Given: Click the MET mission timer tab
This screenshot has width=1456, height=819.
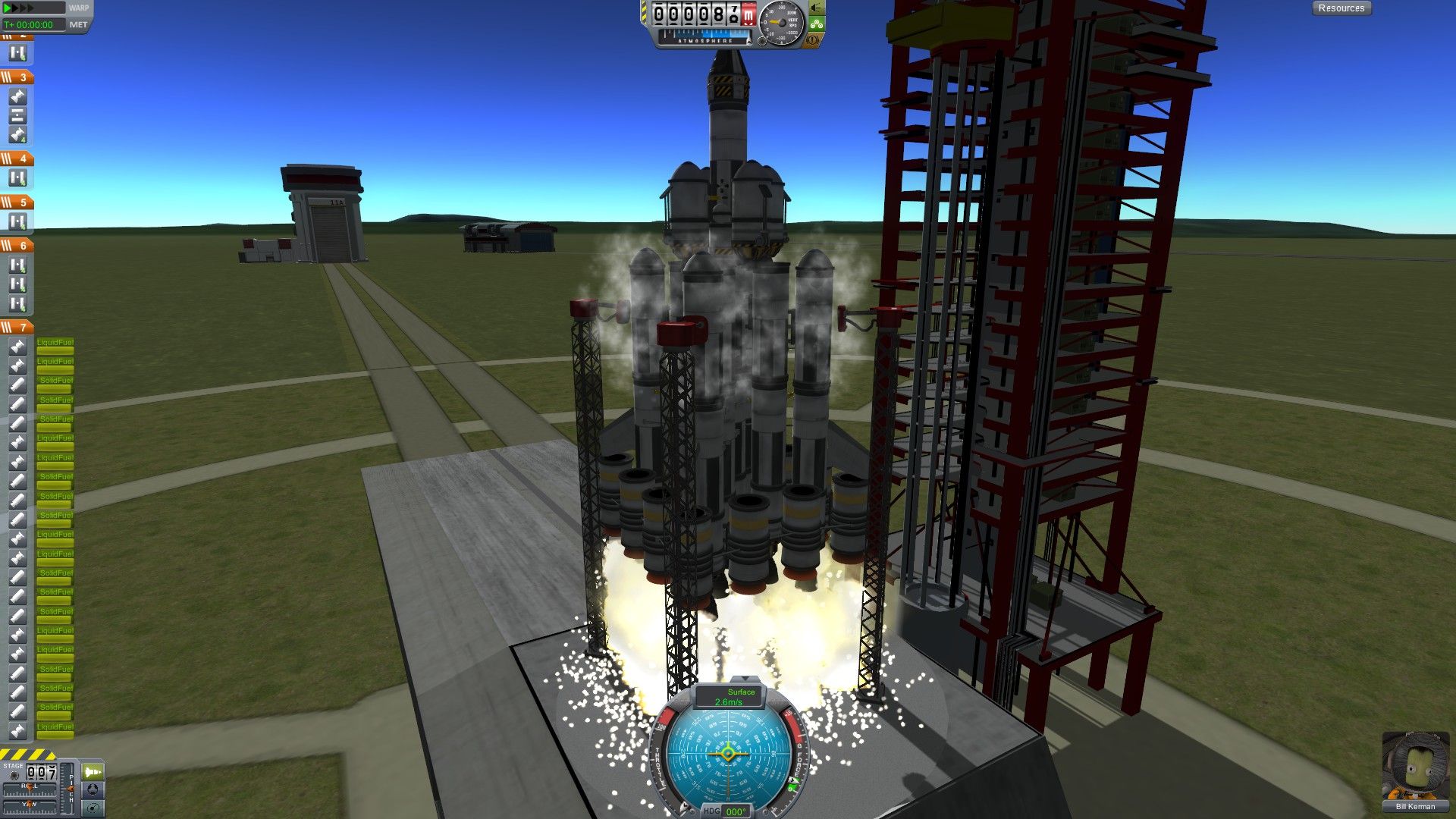Looking at the screenshot, I should pyautogui.click(x=78, y=24).
